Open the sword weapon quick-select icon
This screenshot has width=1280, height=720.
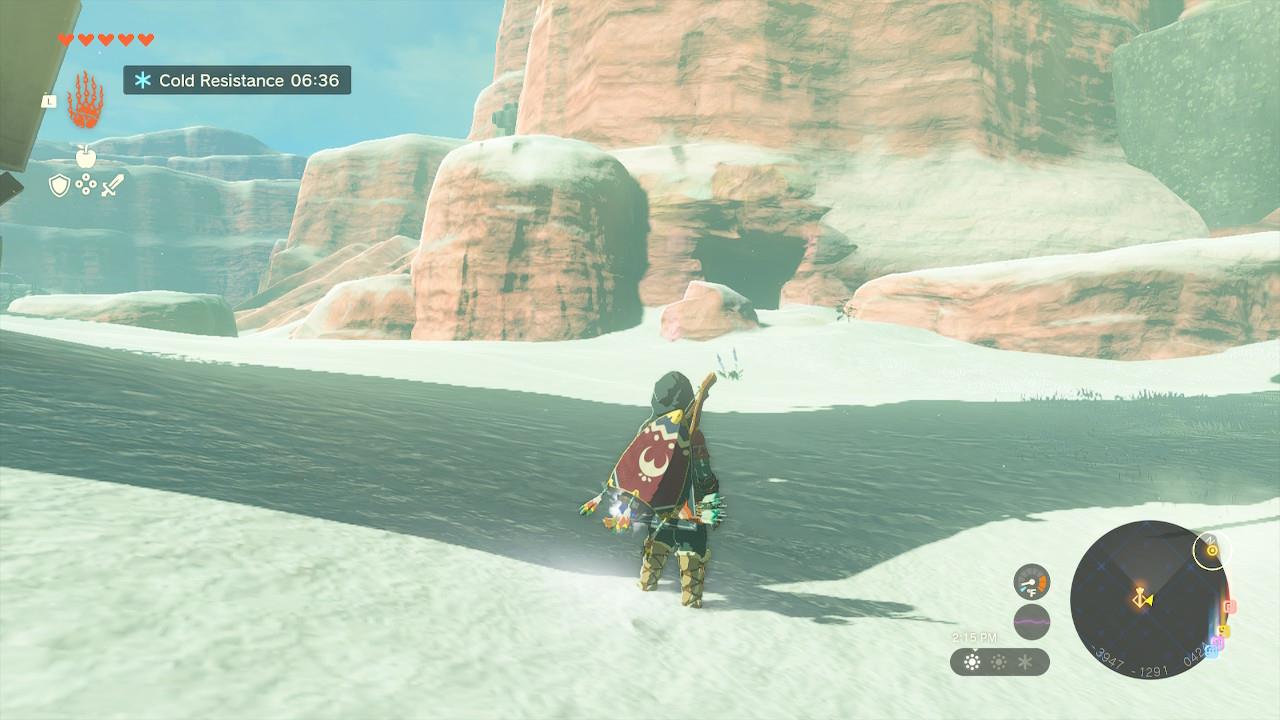111,185
